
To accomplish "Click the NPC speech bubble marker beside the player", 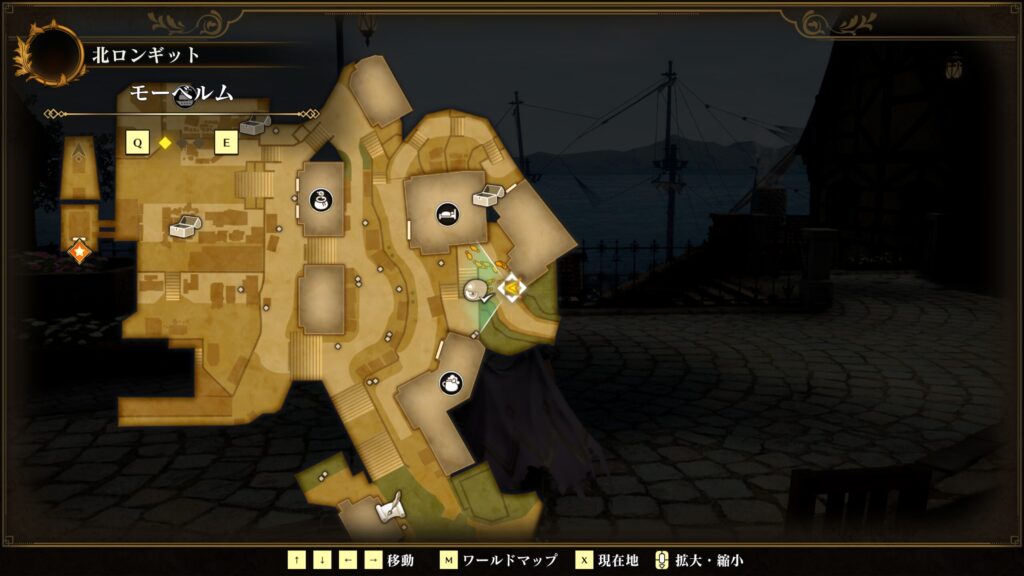I will (477, 291).
